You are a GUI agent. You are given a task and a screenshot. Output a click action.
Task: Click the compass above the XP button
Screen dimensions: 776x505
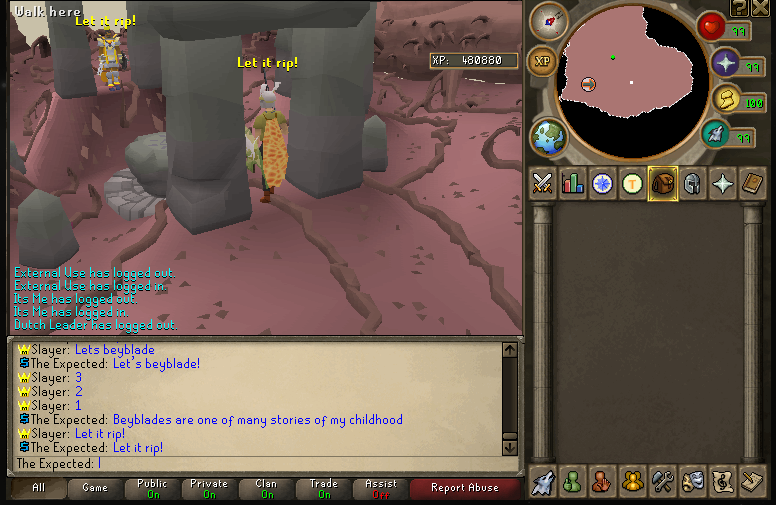[x=549, y=19]
